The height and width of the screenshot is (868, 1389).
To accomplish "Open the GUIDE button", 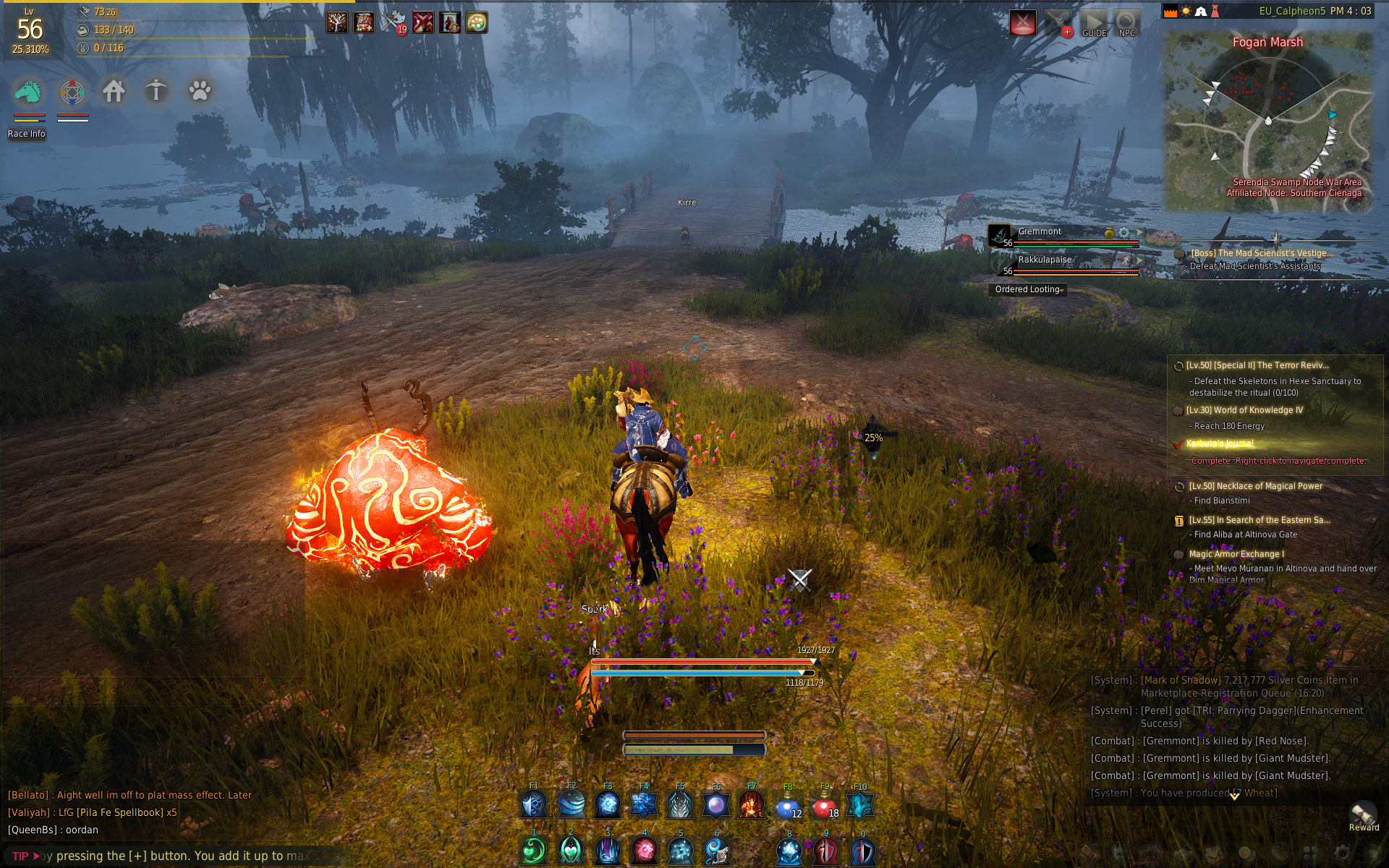I will pyautogui.click(x=1094, y=23).
